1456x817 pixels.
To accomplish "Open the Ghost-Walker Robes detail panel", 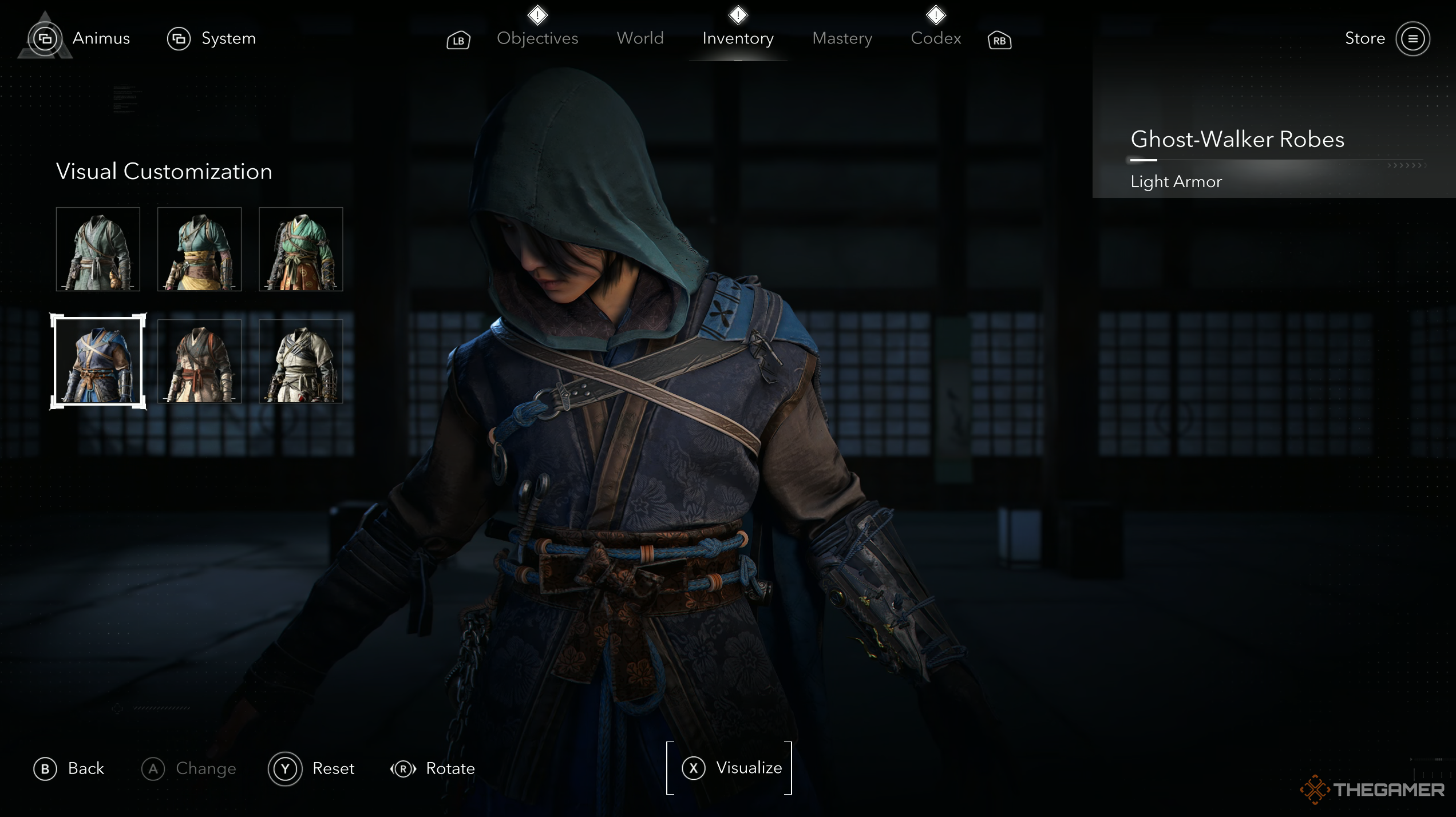I will click(1236, 139).
